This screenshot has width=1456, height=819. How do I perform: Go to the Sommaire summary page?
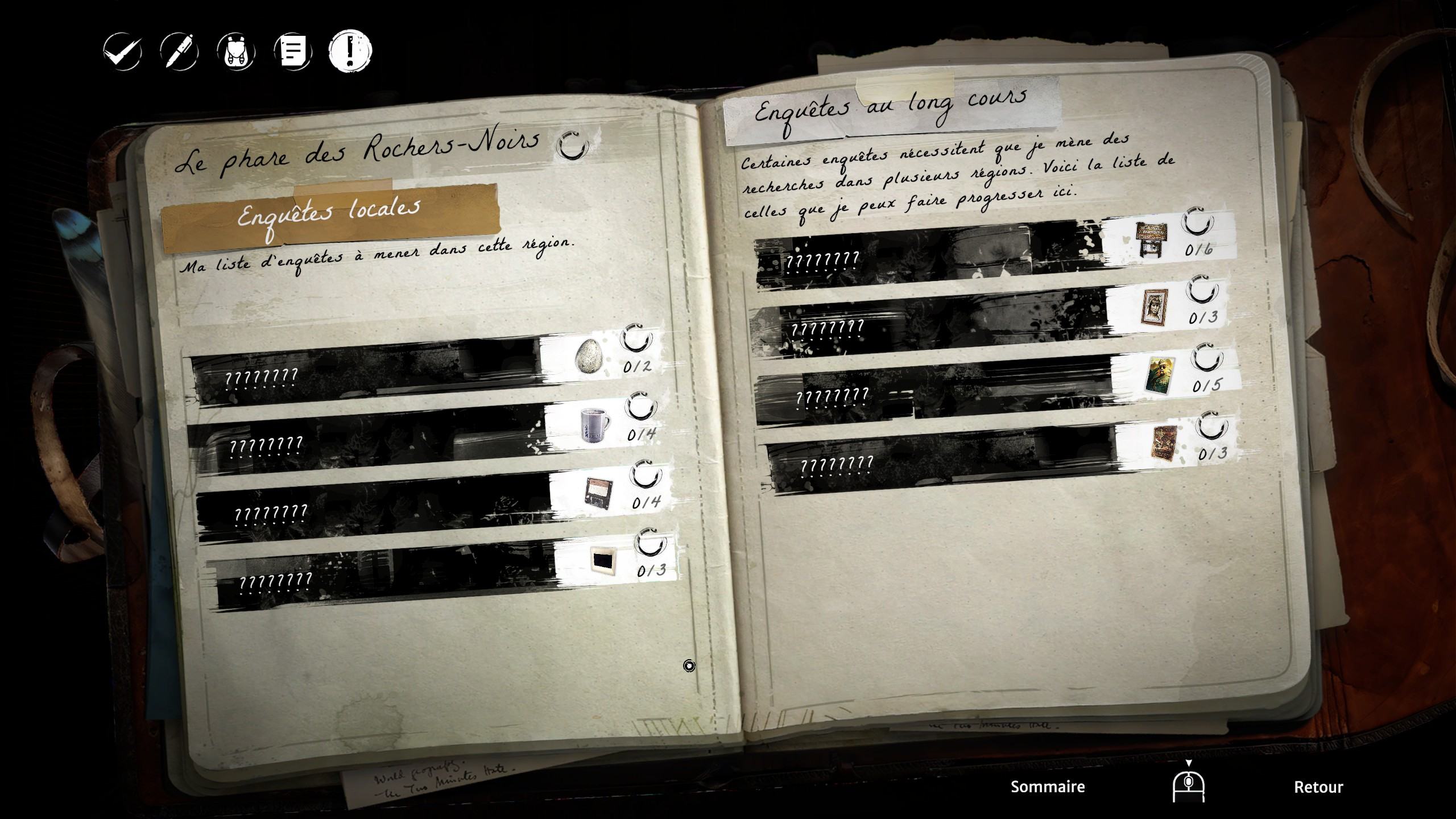pos(1048,787)
